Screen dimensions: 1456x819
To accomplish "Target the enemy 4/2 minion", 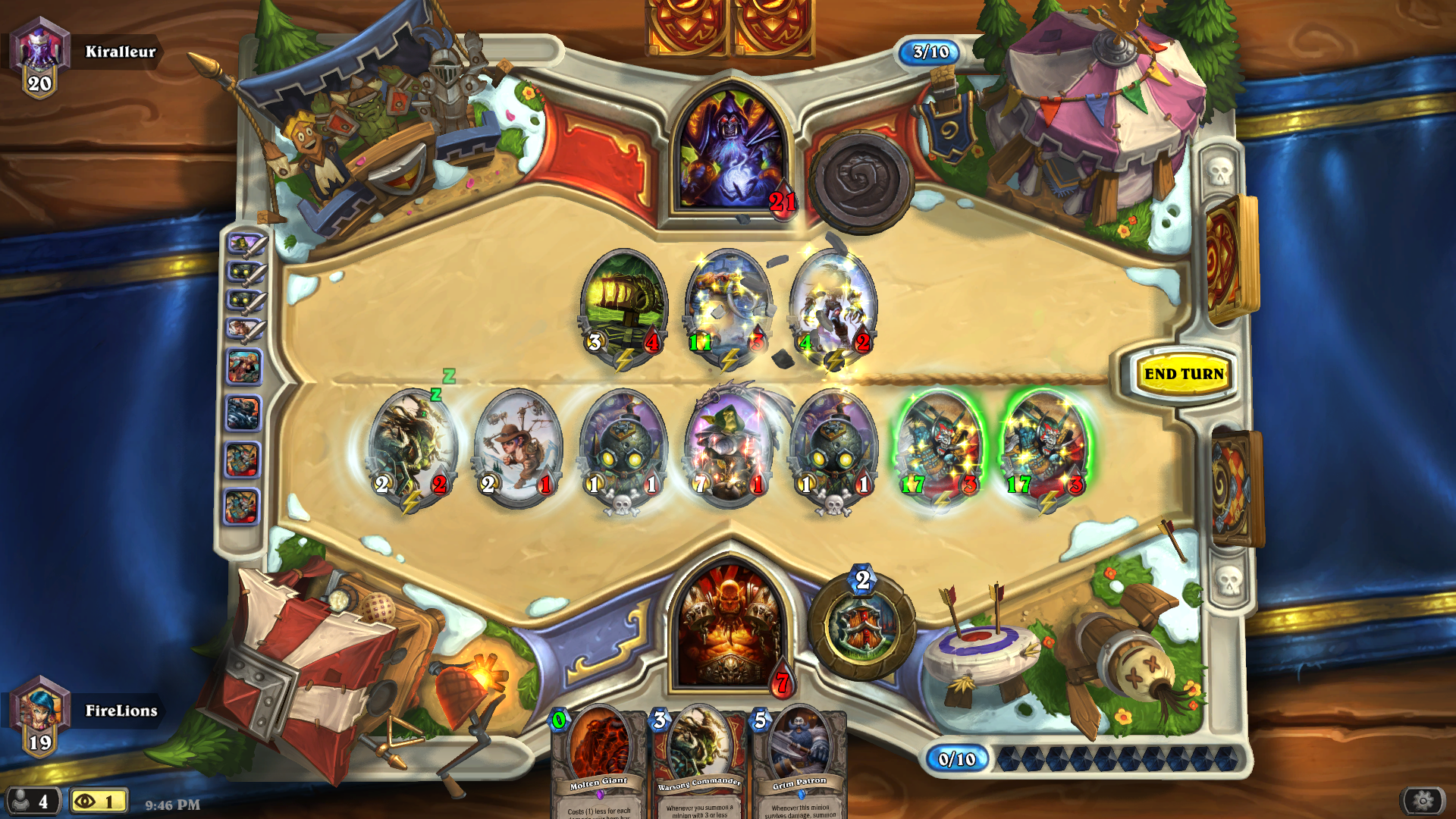I will point(833,307).
